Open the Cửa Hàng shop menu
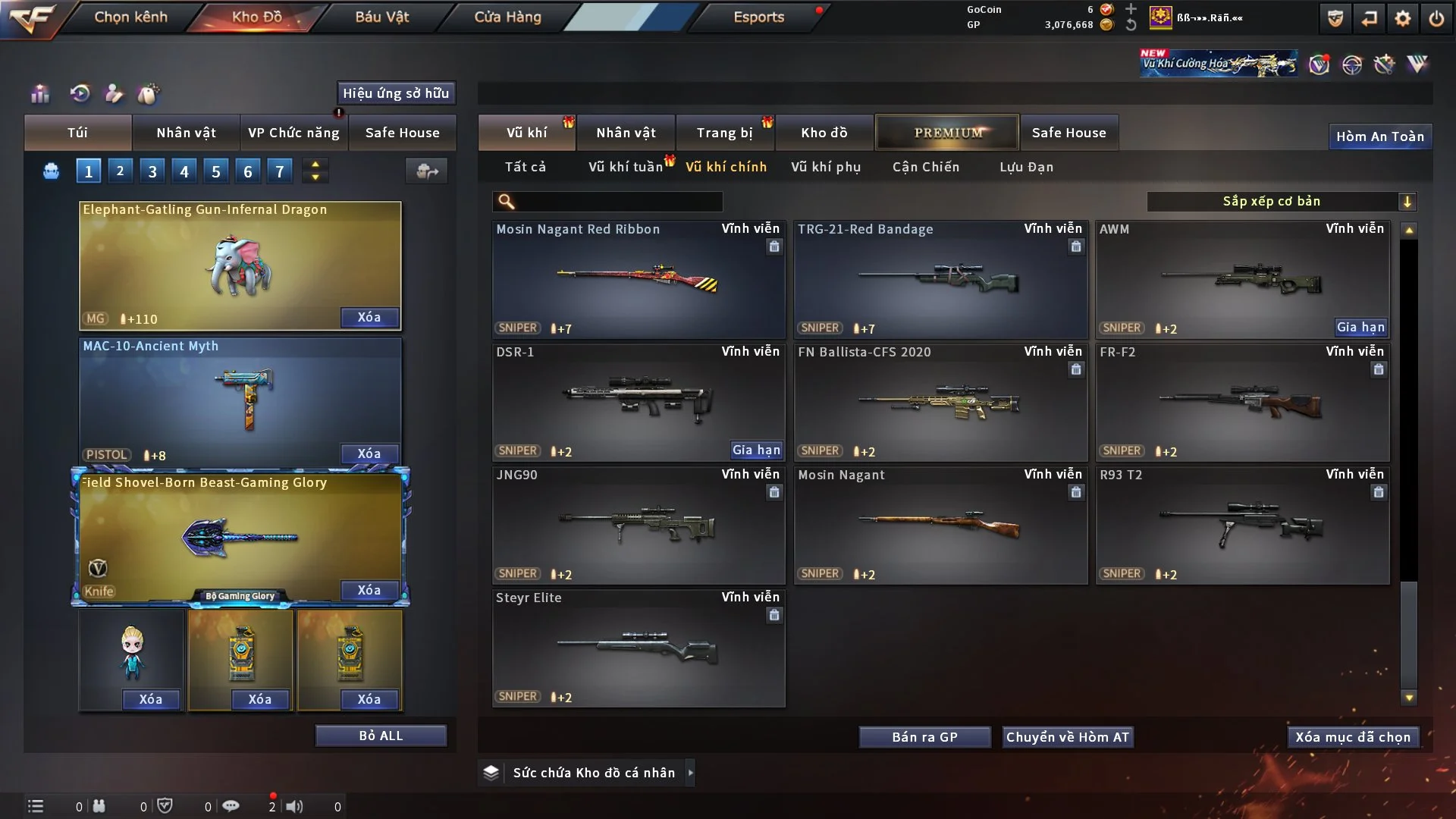Screen dimensions: 1456x819 [x=507, y=17]
